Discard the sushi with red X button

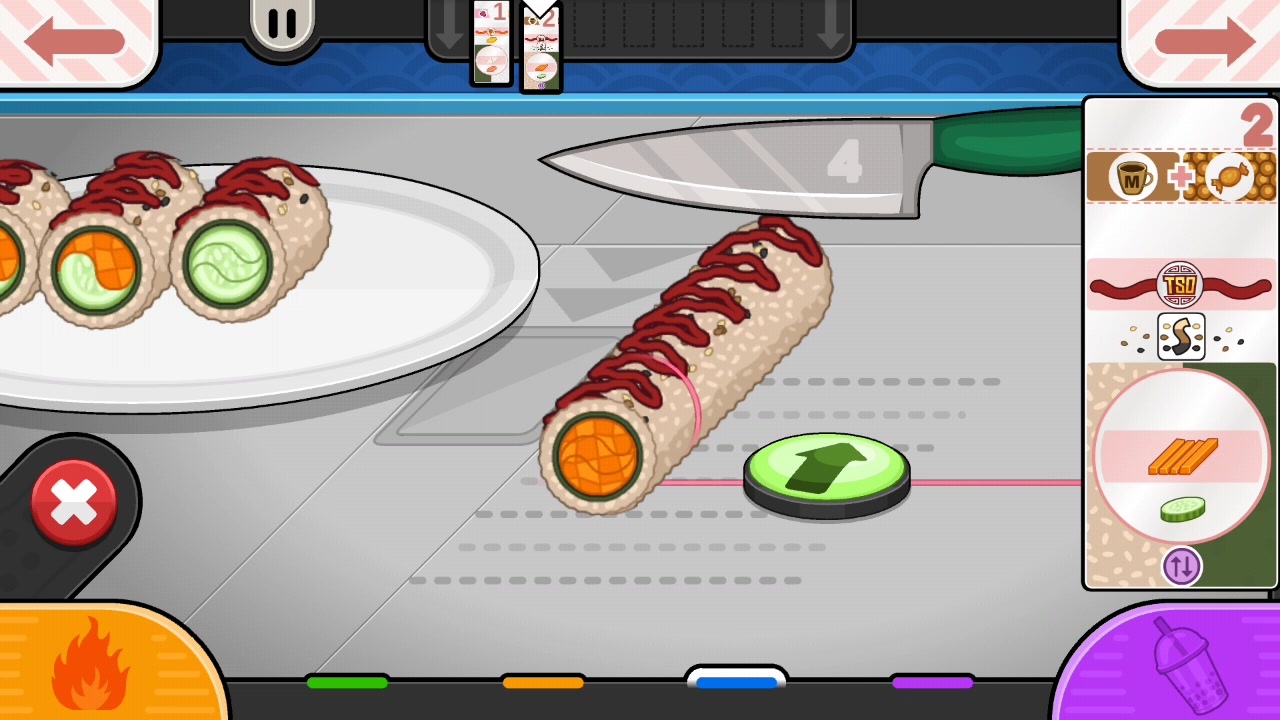point(74,503)
